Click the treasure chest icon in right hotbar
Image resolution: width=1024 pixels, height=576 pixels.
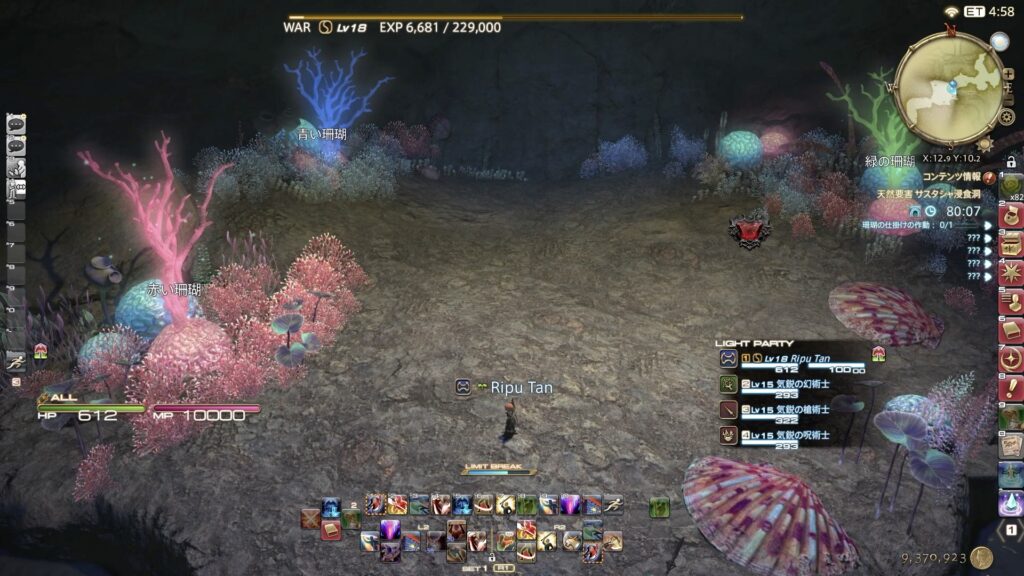[1011, 243]
